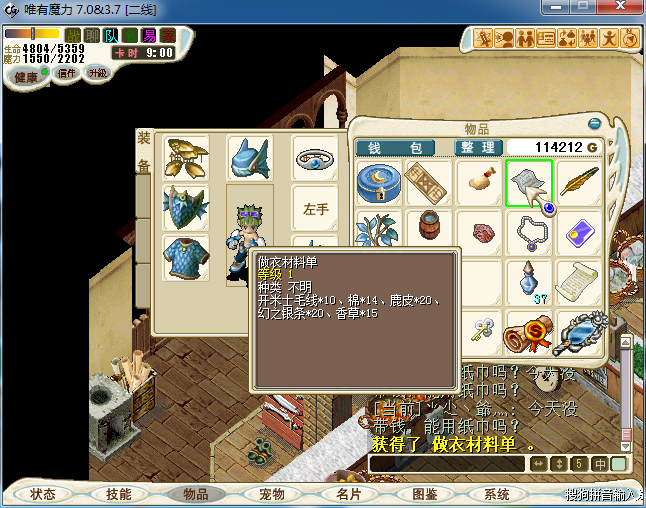The image size is (646, 508).
Task: Click the chat input field
Action: 447,464
